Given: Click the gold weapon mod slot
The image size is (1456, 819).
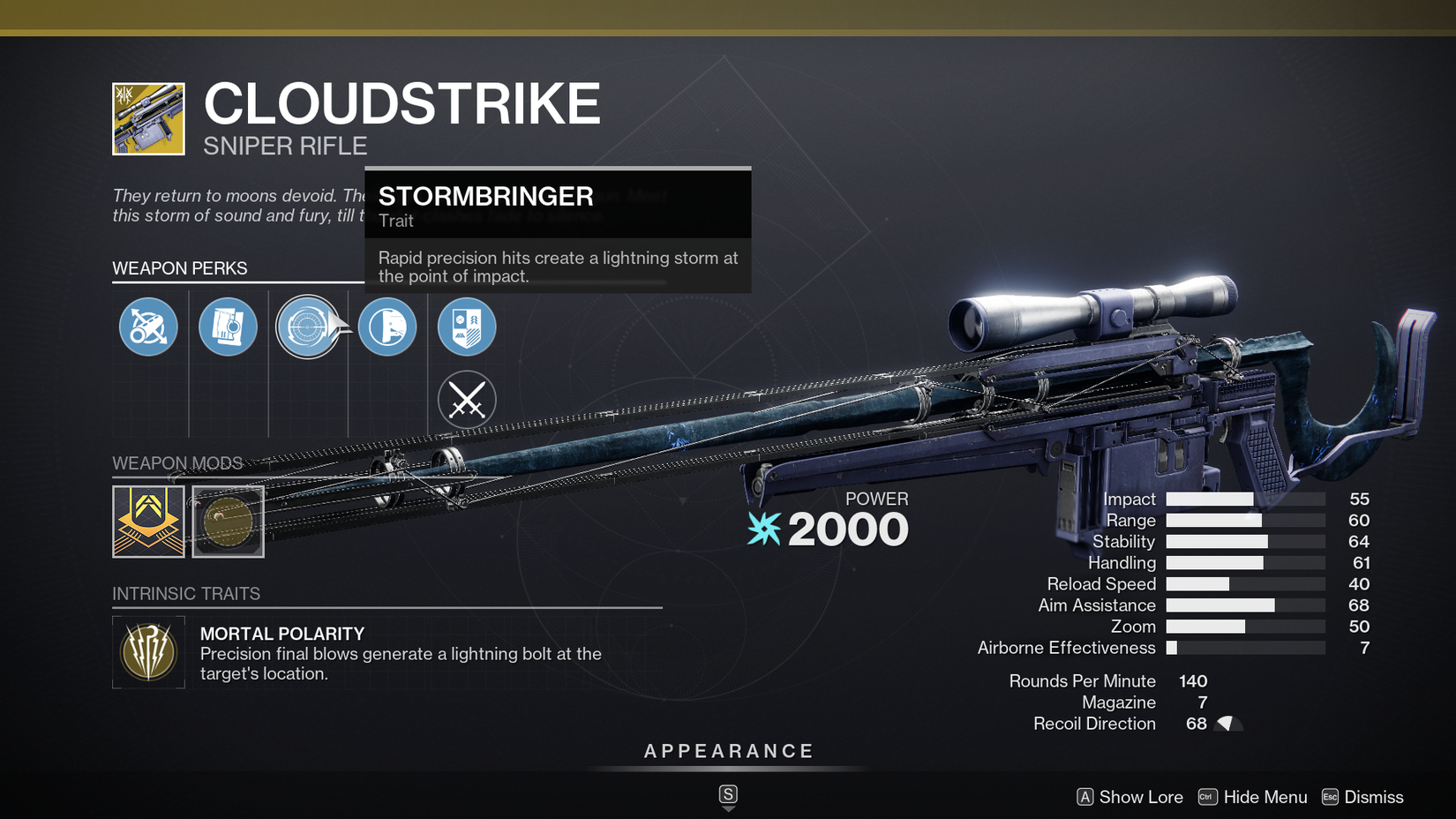Looking at the screenshot, I should pyautogui.click(x=147, y=521).
